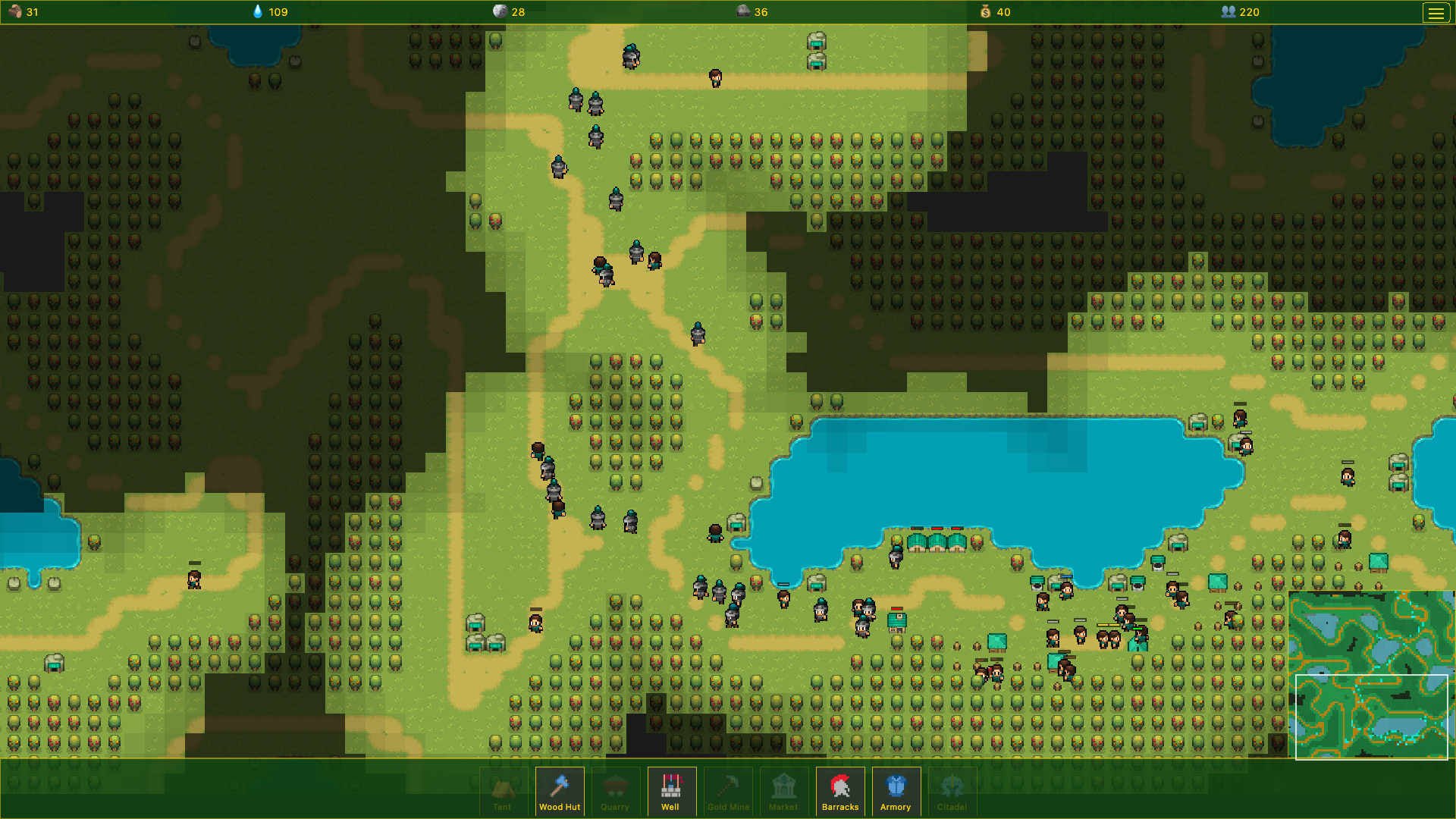Click the Citadel icon at toolbar's right end

pyautogui.click(x=952, y=785)
